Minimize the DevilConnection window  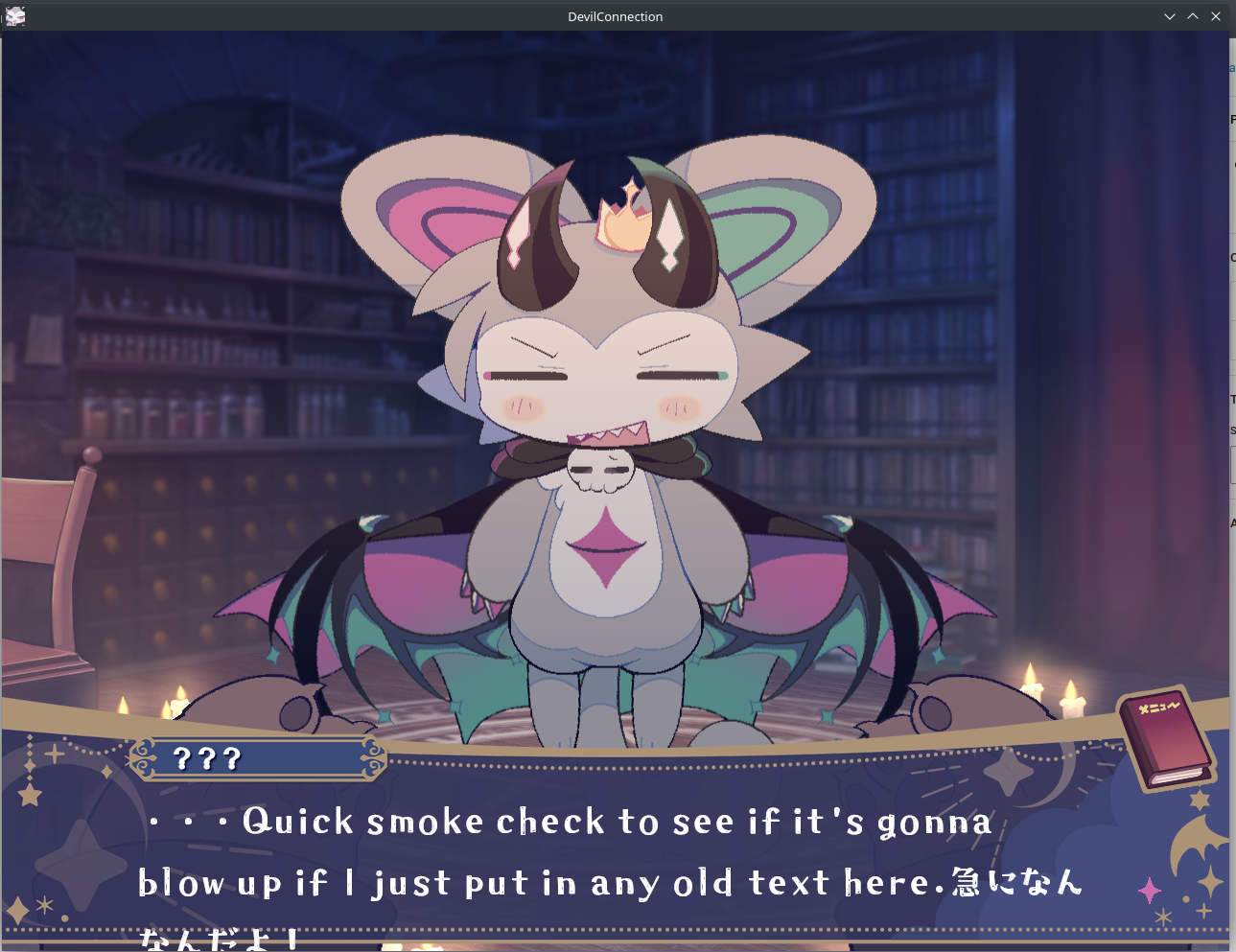click(1170, 16)
